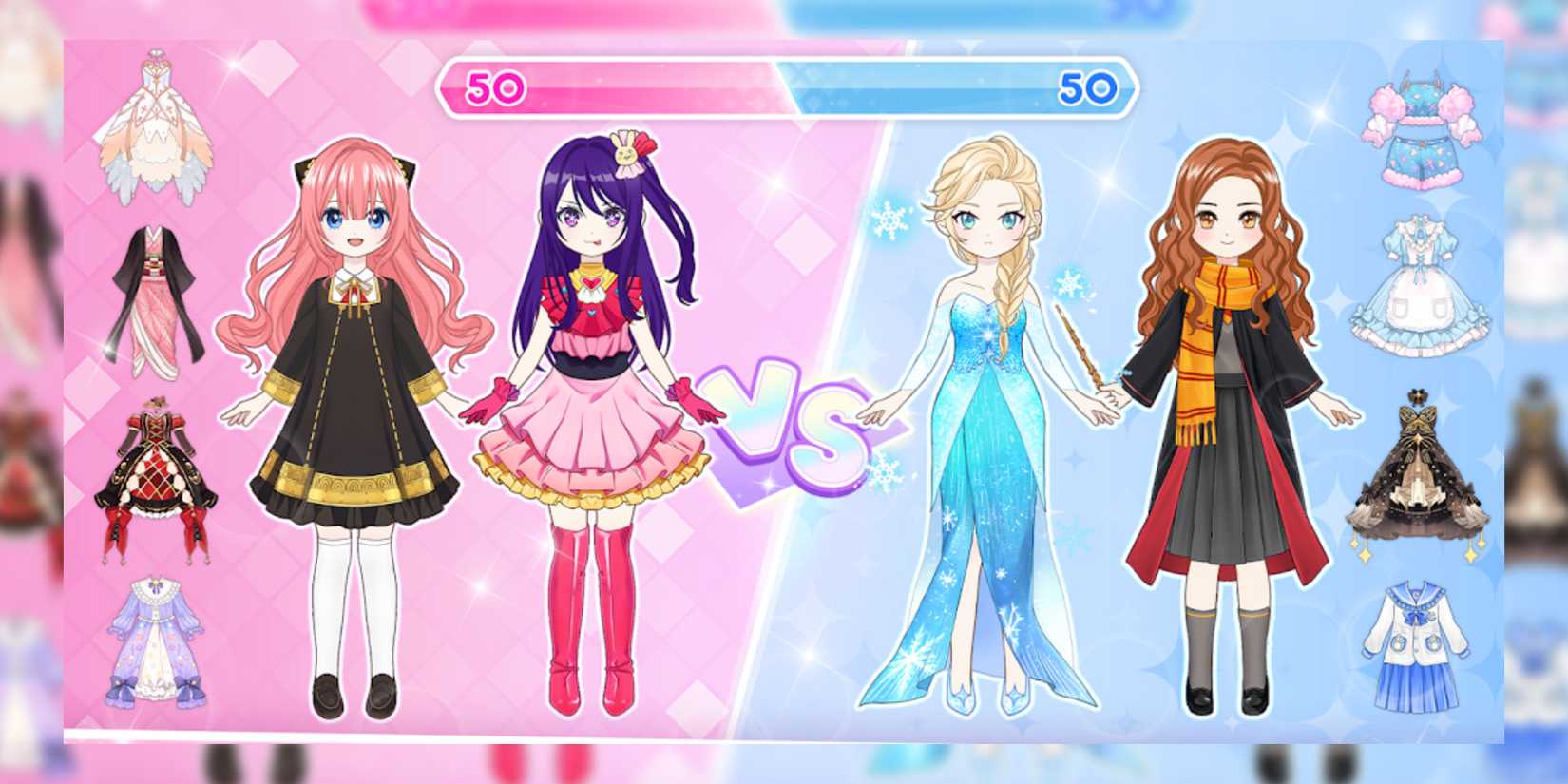The height and width of the screenshot is (784, 1568).
Task: Select the fluffy pajama top and shorts set
Action: coord(1421,124)
